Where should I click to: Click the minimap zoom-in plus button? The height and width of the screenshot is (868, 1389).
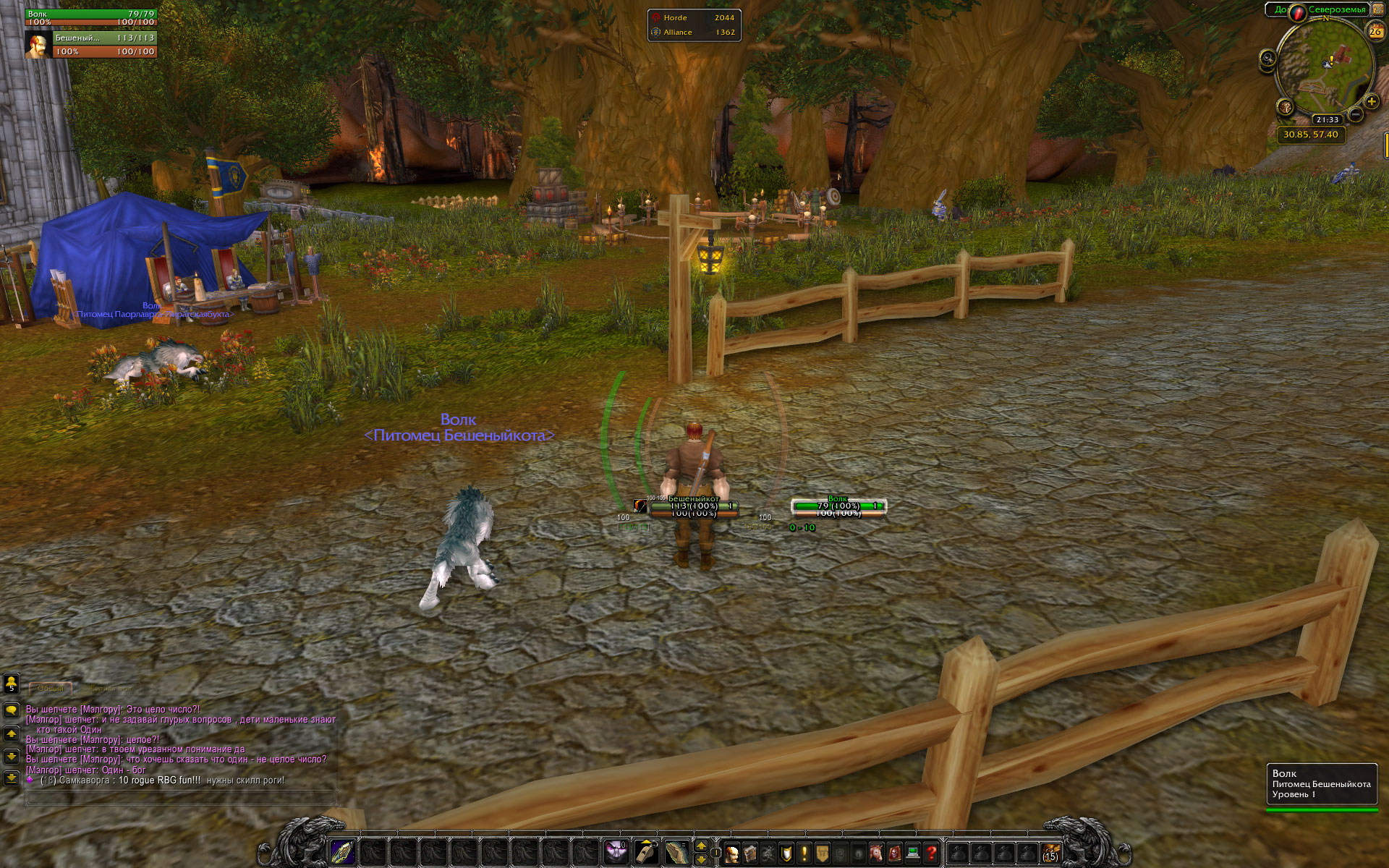coord(1371,102)
